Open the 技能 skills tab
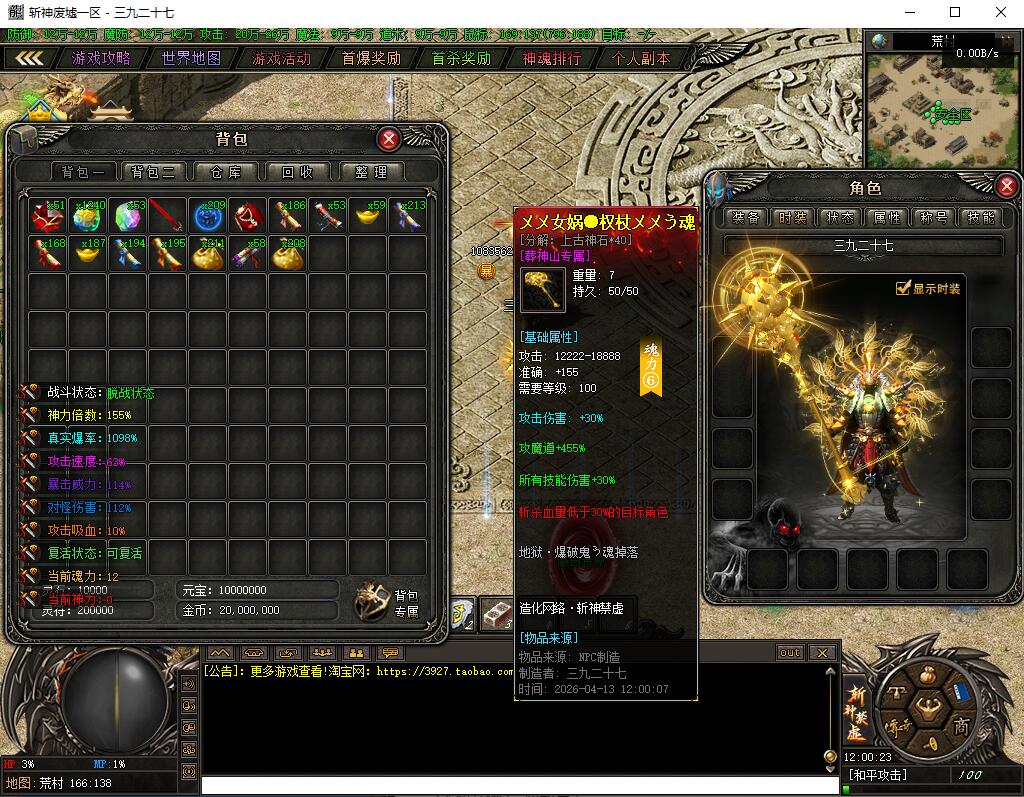 click(981, 217)
